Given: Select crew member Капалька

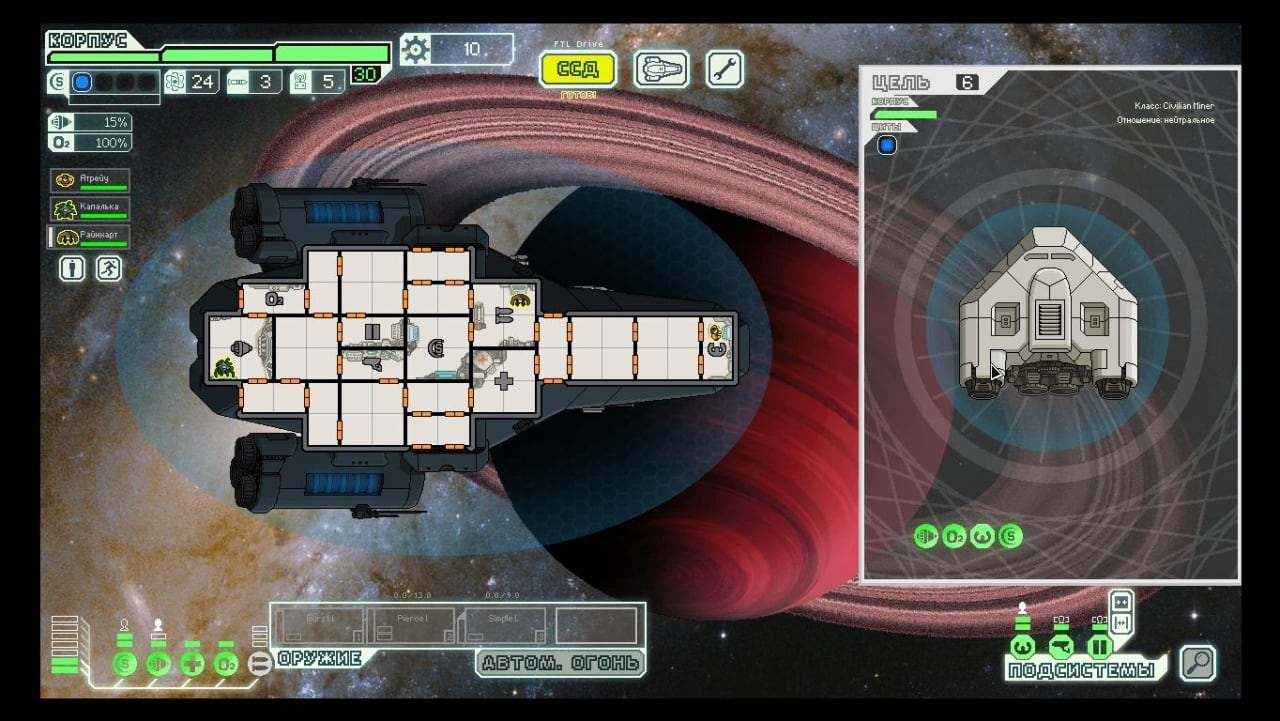Looking at the screenshot, I should click(90, 209).
